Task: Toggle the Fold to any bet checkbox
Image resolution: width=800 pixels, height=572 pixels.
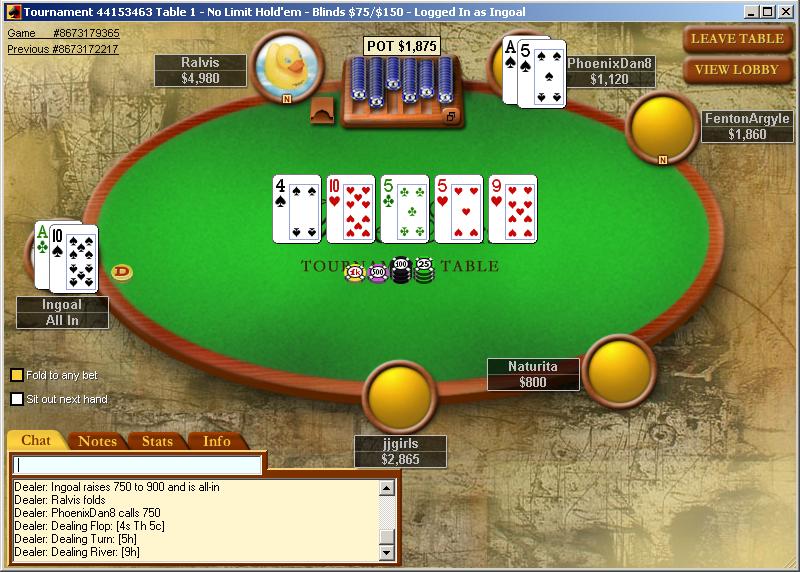Action: (x=17, y=375)
